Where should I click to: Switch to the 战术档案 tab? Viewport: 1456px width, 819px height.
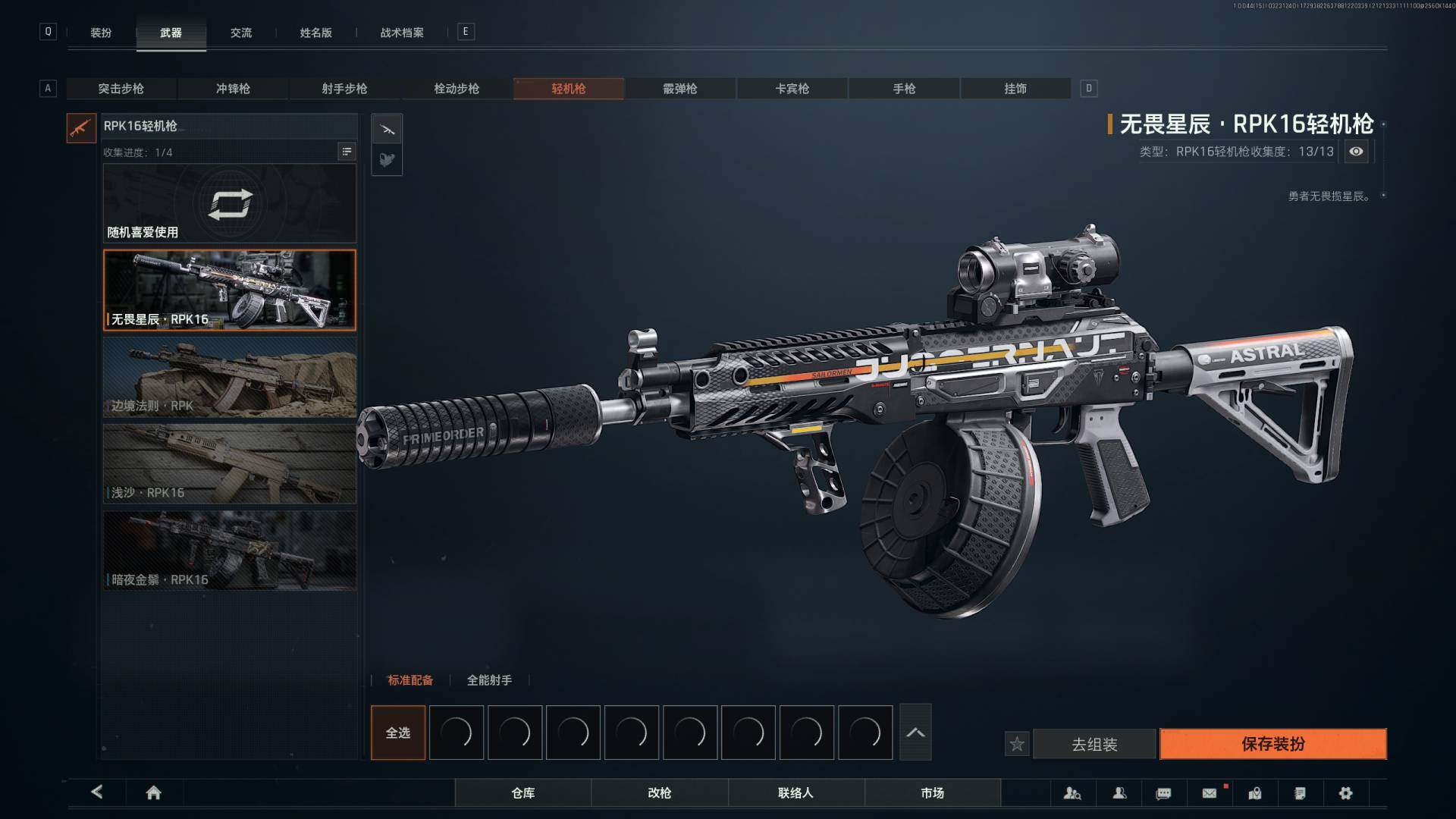(x=402, y=33)
